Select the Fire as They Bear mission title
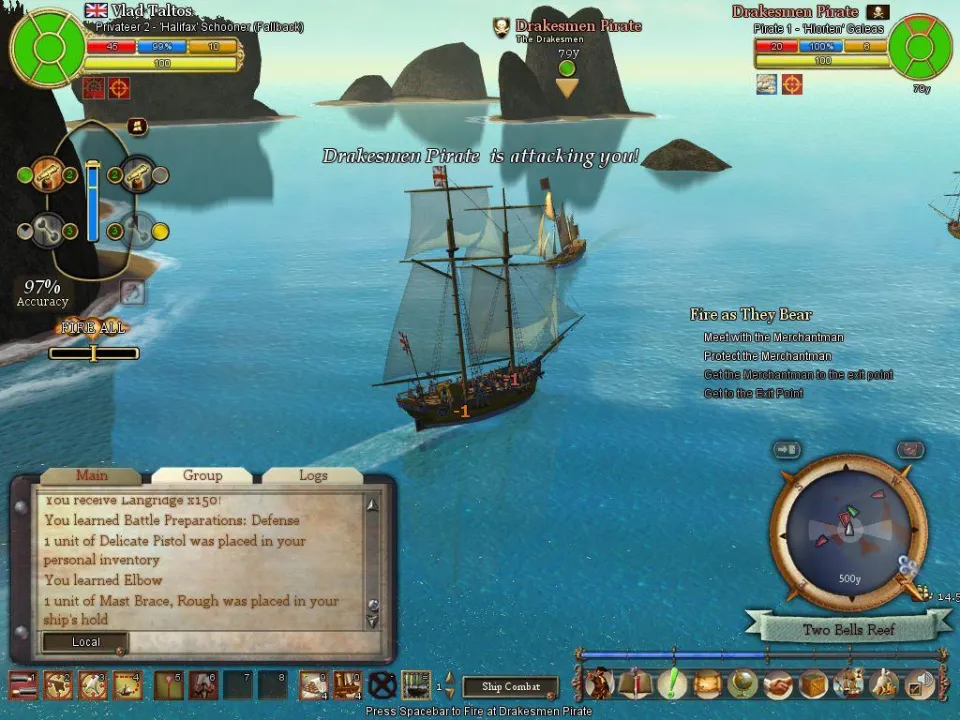The height and width of the screenshot is (720, 960). coord(750,315)
